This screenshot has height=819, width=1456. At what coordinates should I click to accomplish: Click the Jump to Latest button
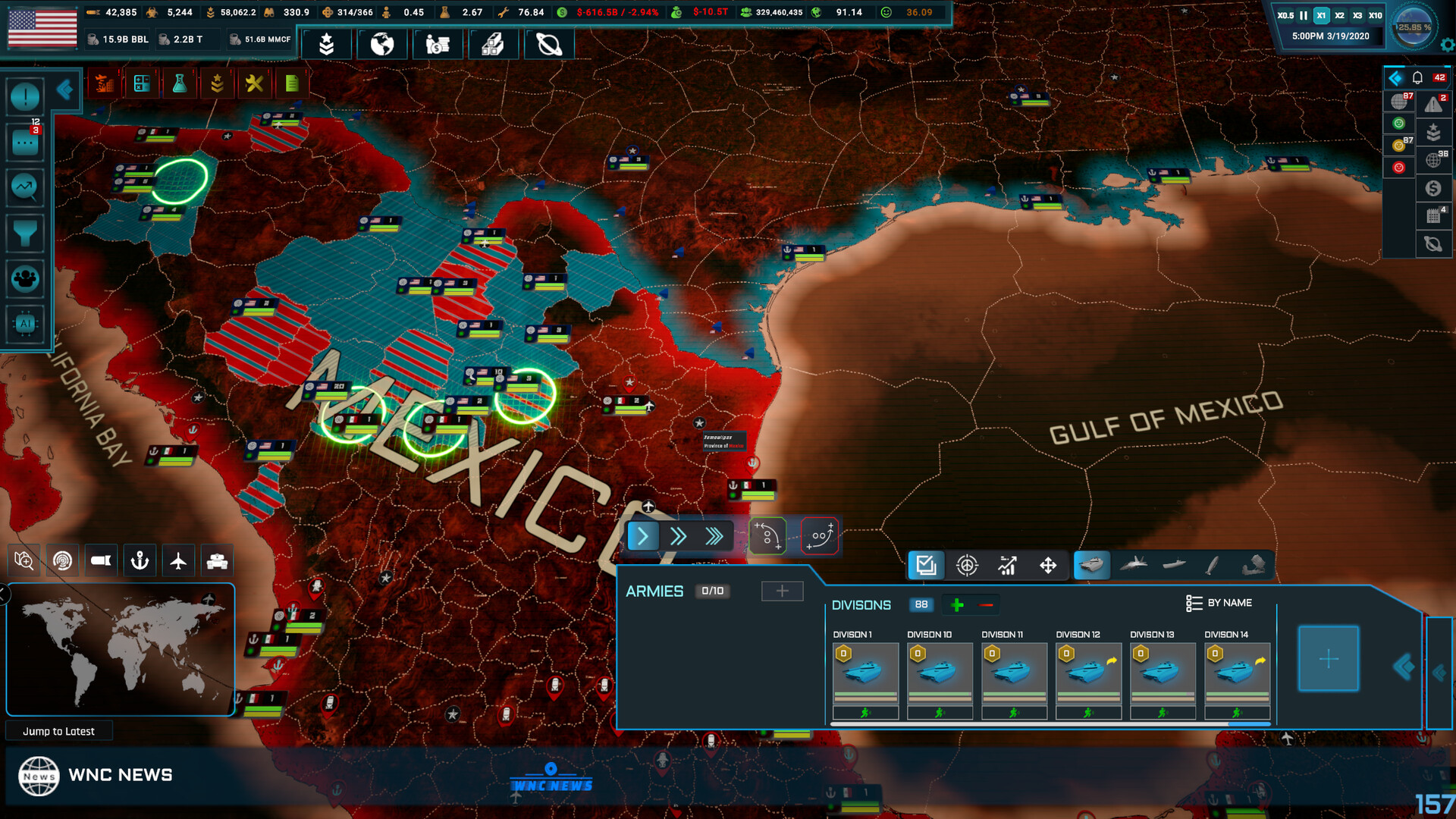click(59, 730)
